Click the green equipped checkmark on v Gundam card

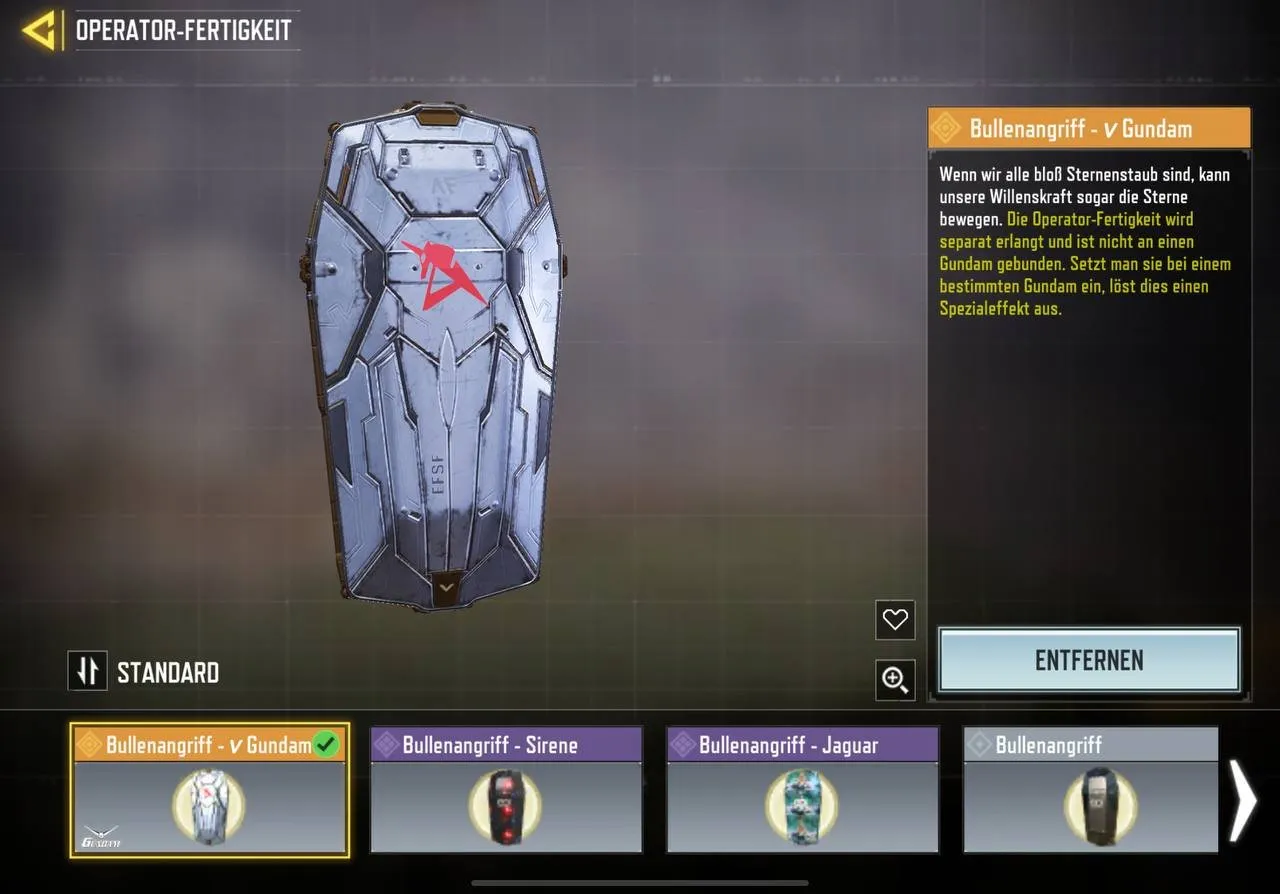(x=325, y=744)
